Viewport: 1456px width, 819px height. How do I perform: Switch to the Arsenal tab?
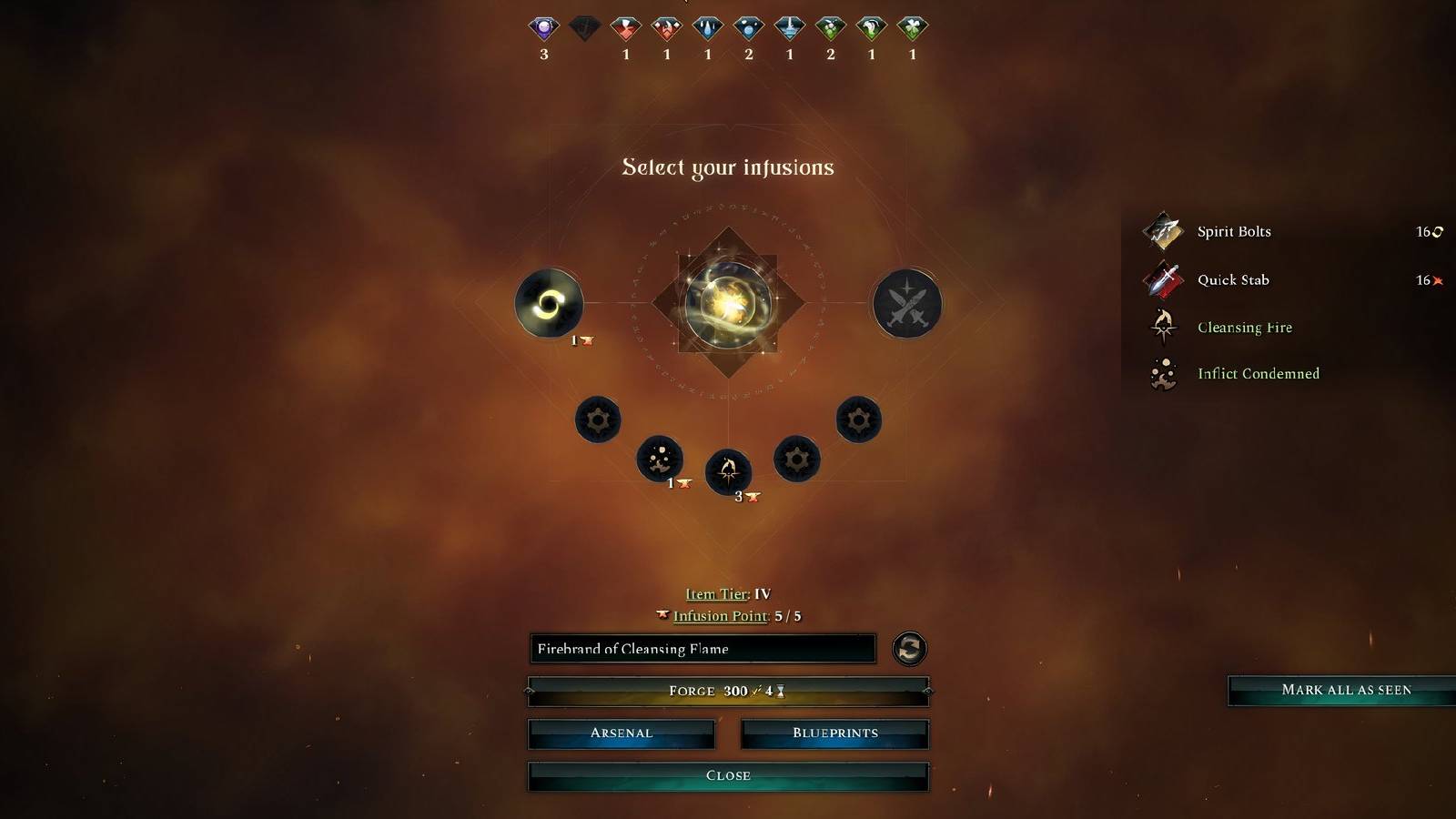point(621,733)
